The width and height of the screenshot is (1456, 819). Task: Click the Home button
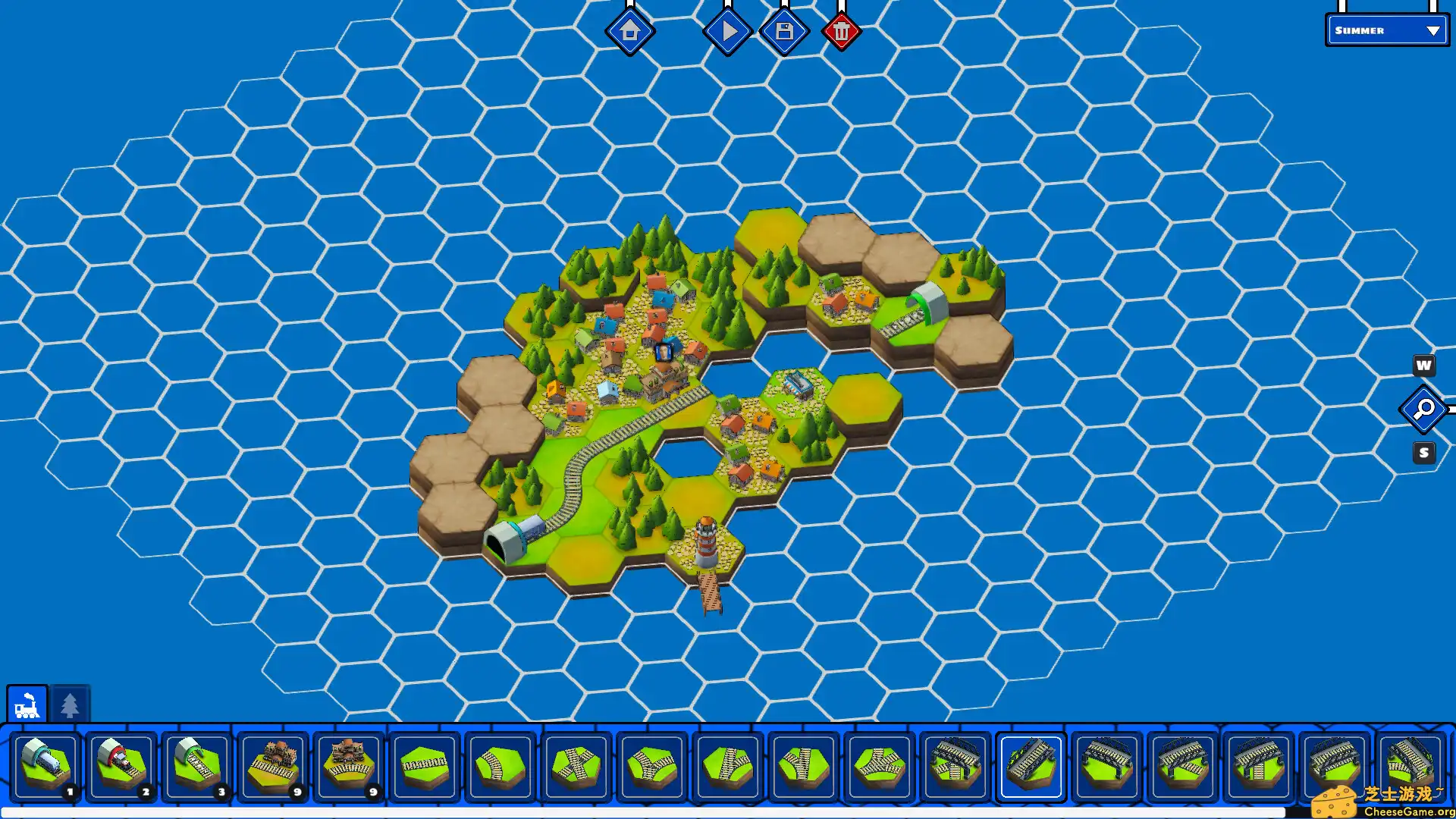coord(631,32)
